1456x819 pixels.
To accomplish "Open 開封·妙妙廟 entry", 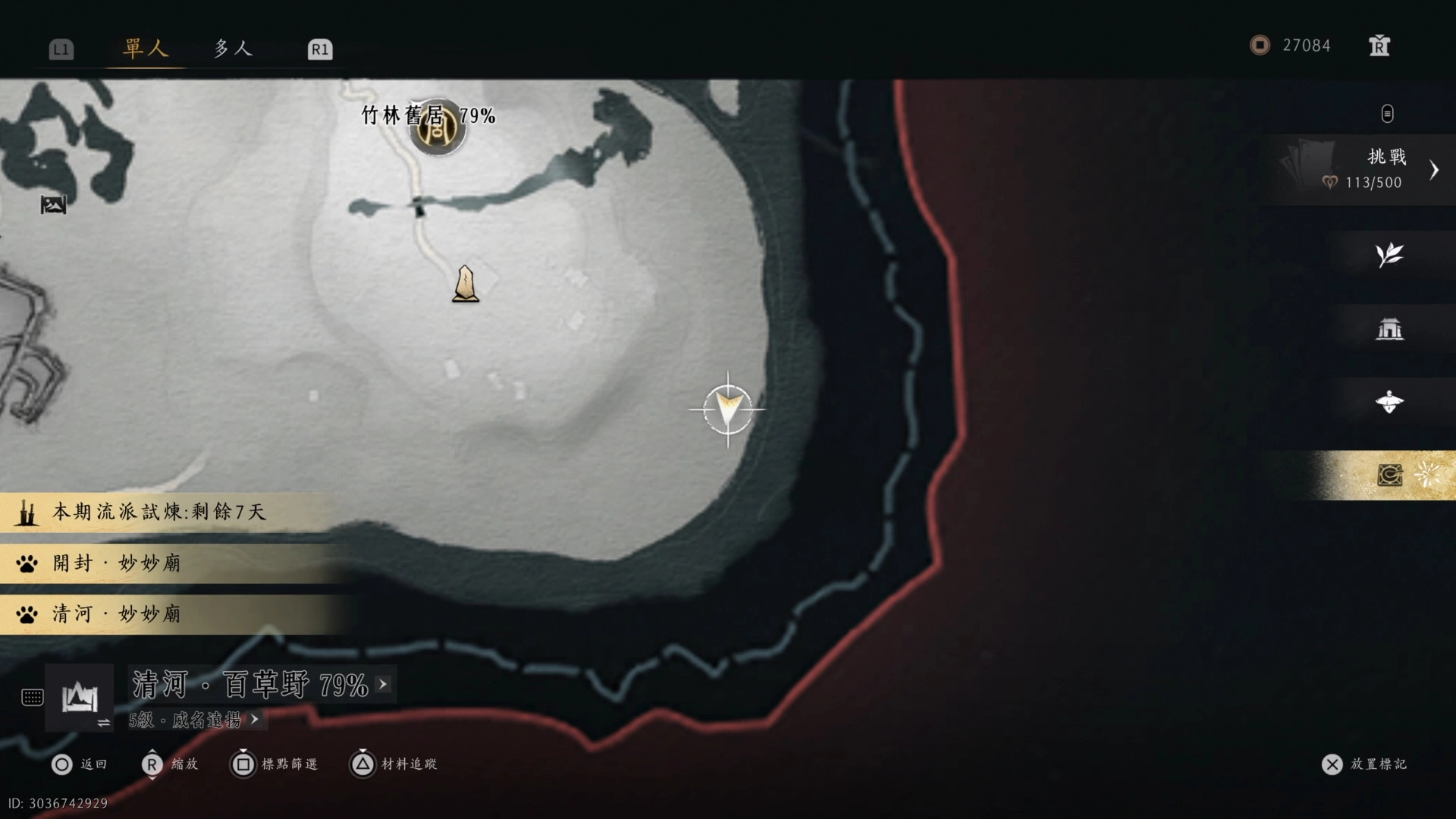I will 117,563.
